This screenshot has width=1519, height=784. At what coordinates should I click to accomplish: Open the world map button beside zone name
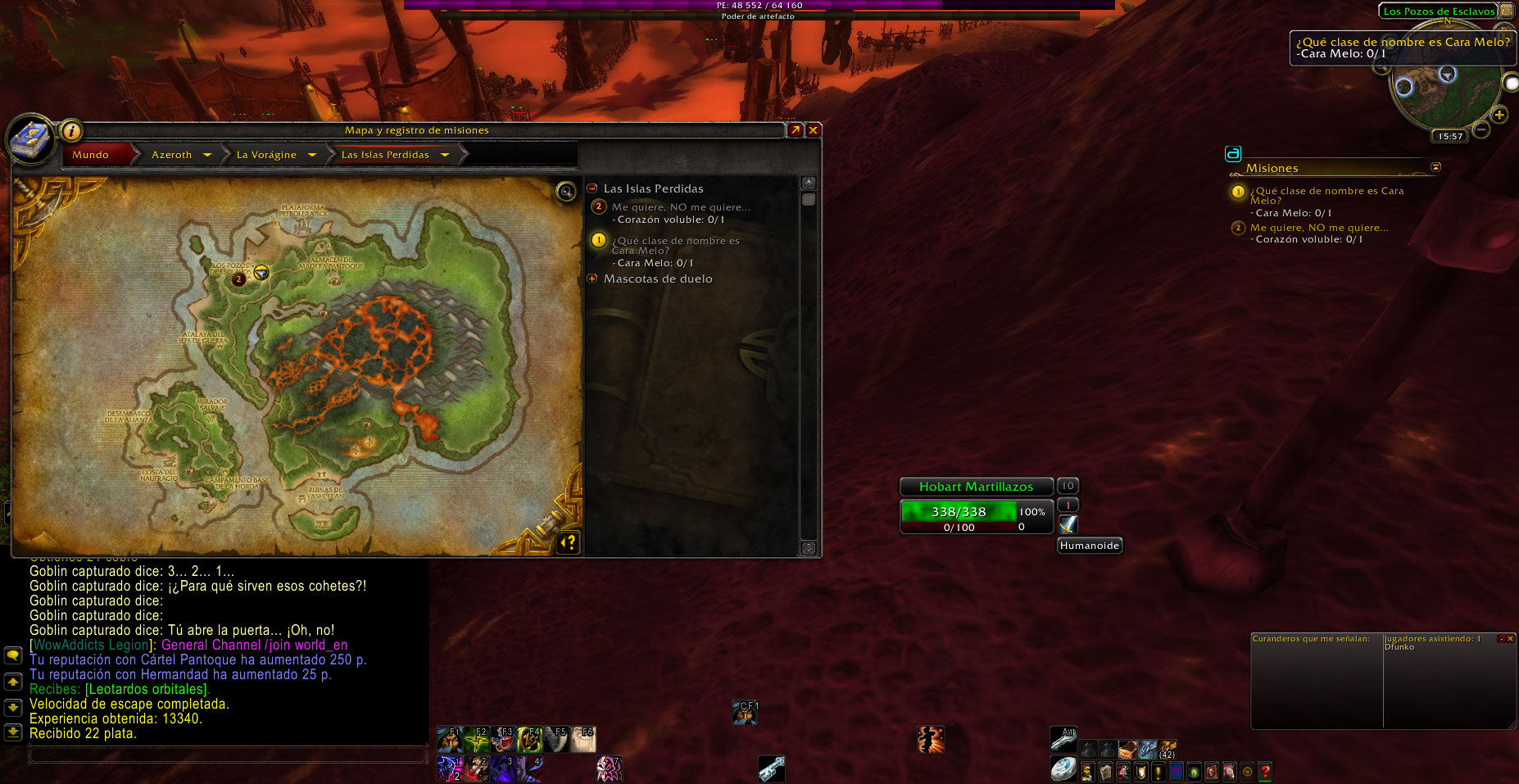tap(1506, 11)
